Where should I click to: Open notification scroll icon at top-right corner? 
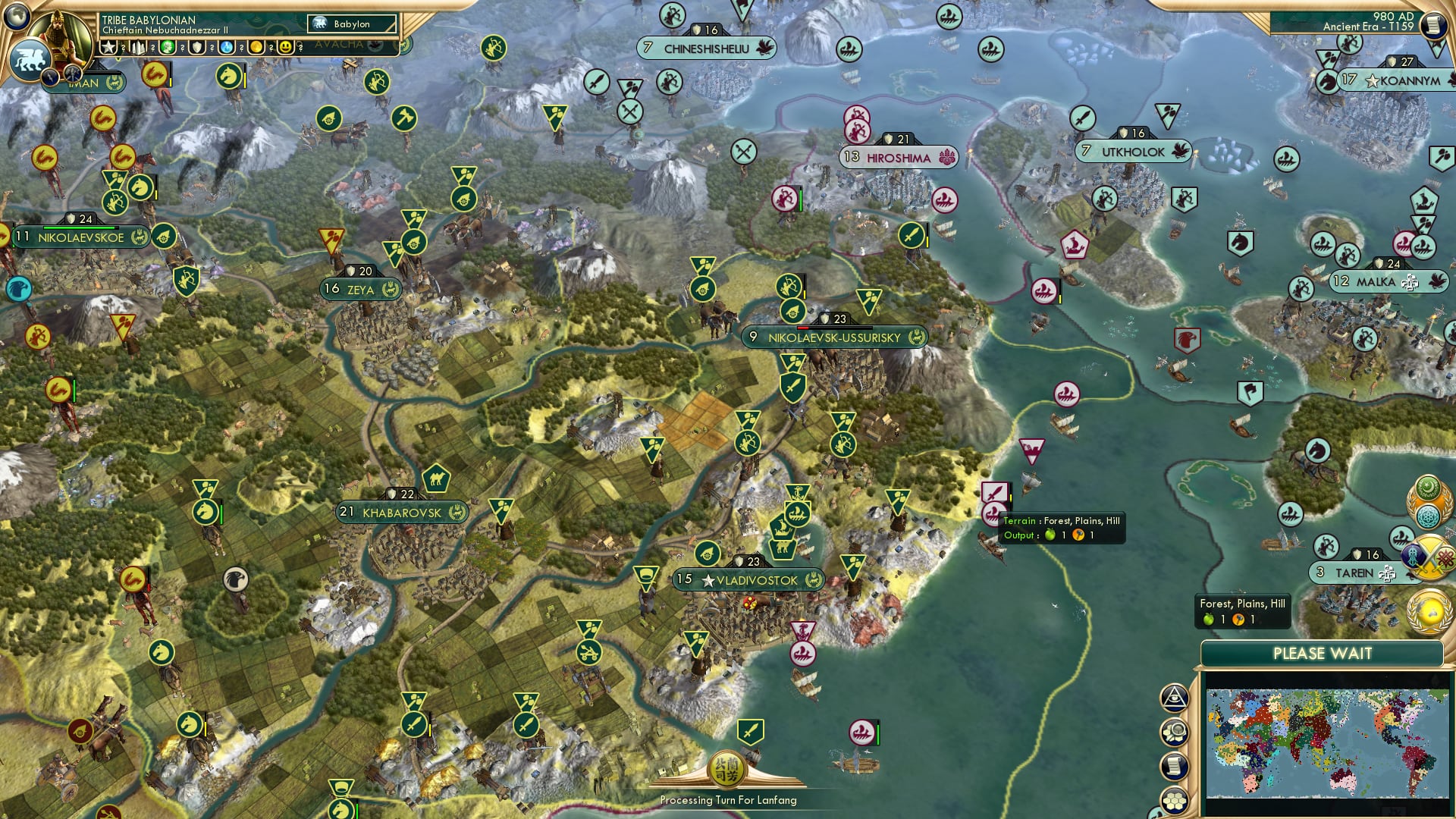point(1434,25)
